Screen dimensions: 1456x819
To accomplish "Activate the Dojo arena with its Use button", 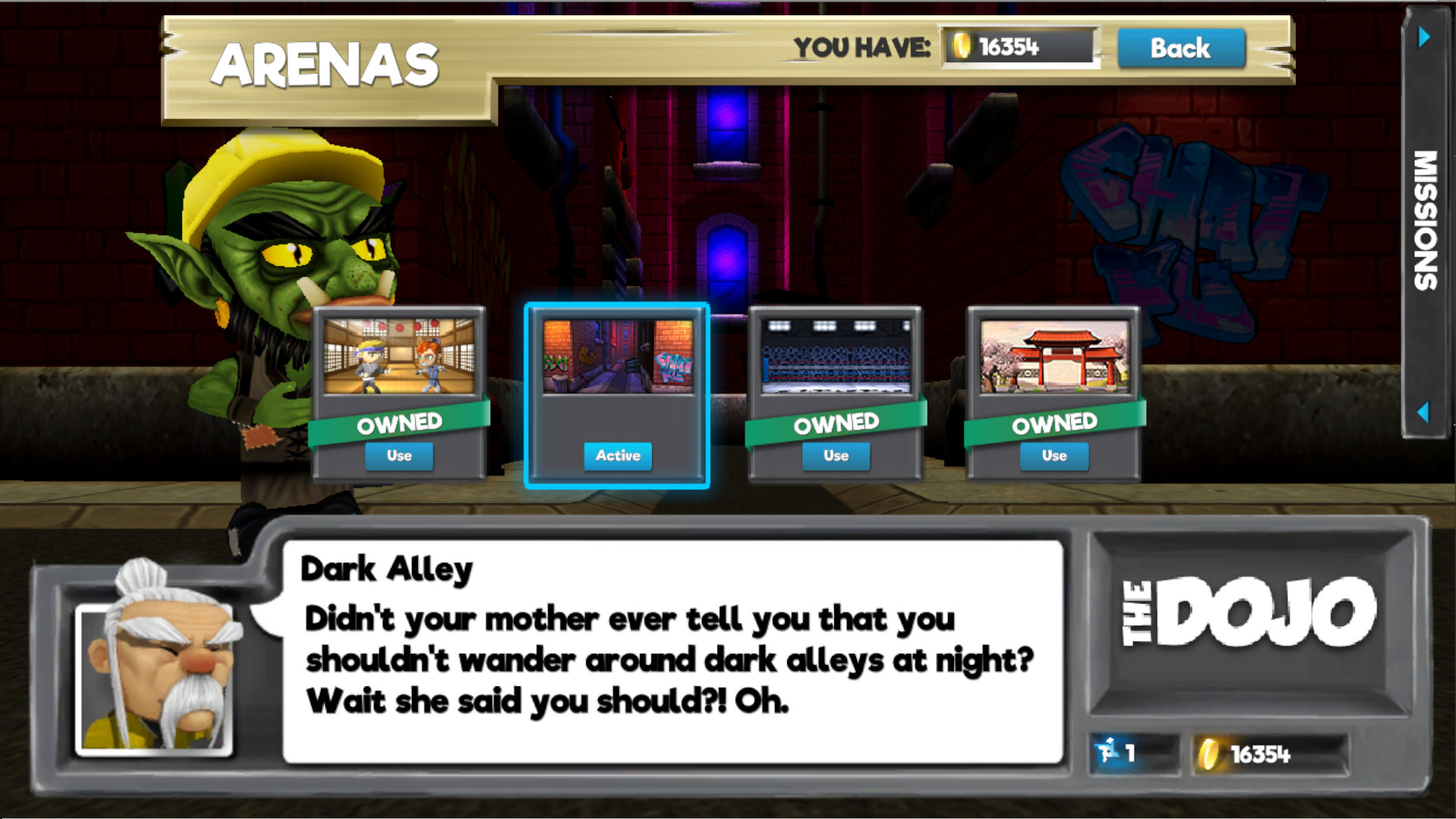I will [400, 456].
